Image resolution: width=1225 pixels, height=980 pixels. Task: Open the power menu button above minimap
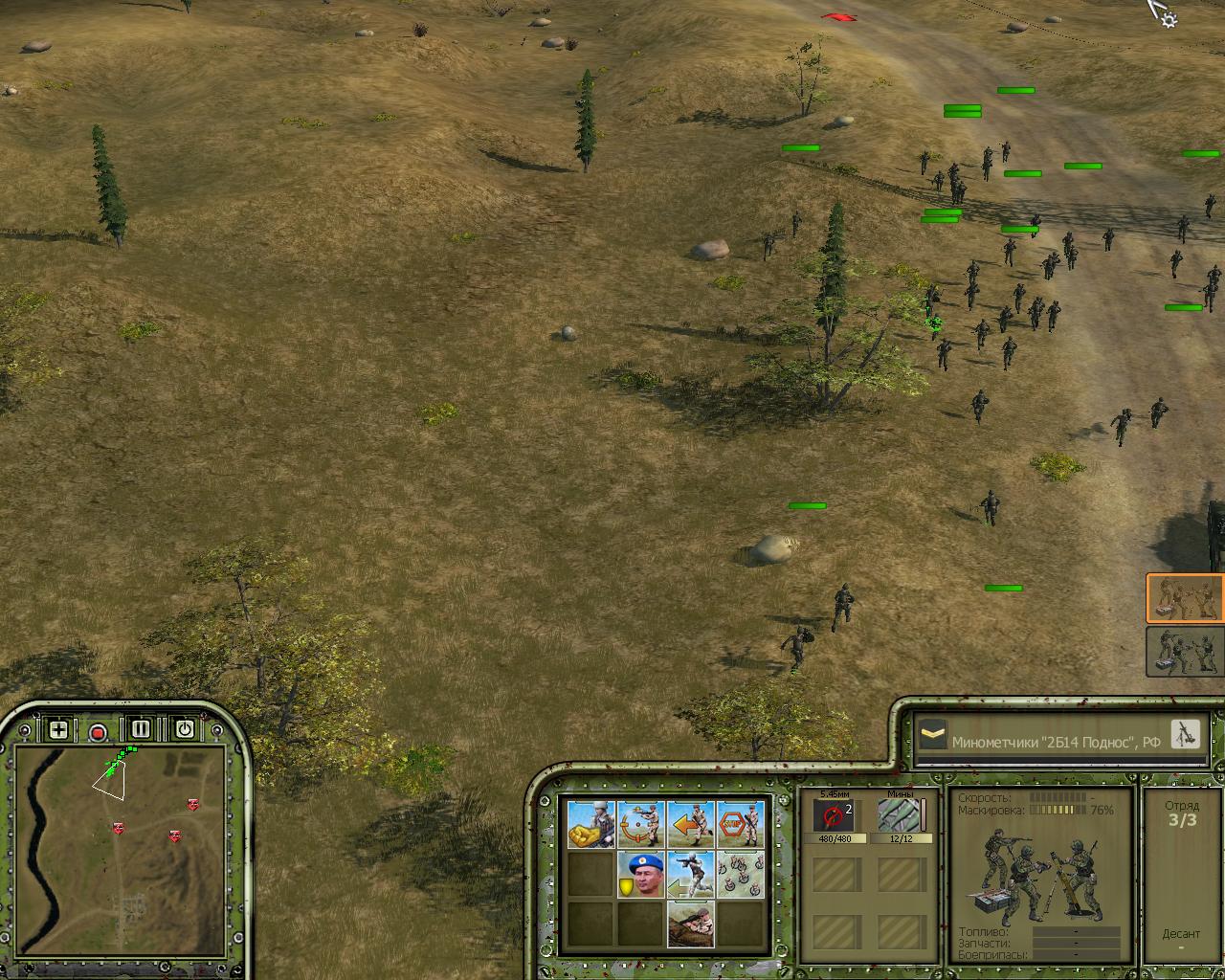coord(184,729)
